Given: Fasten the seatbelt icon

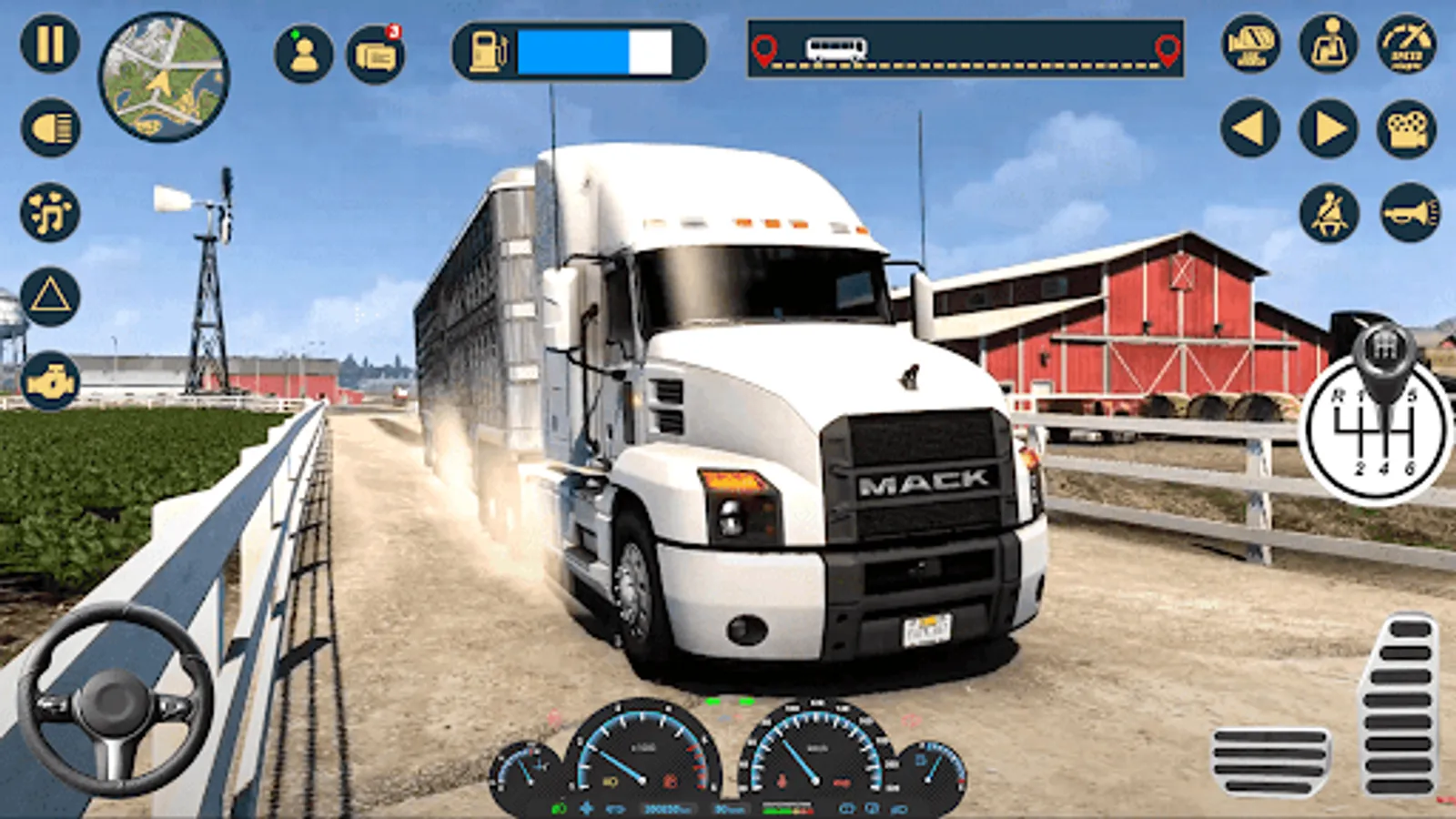Looking at the screenshot, I should [1329, 213].
